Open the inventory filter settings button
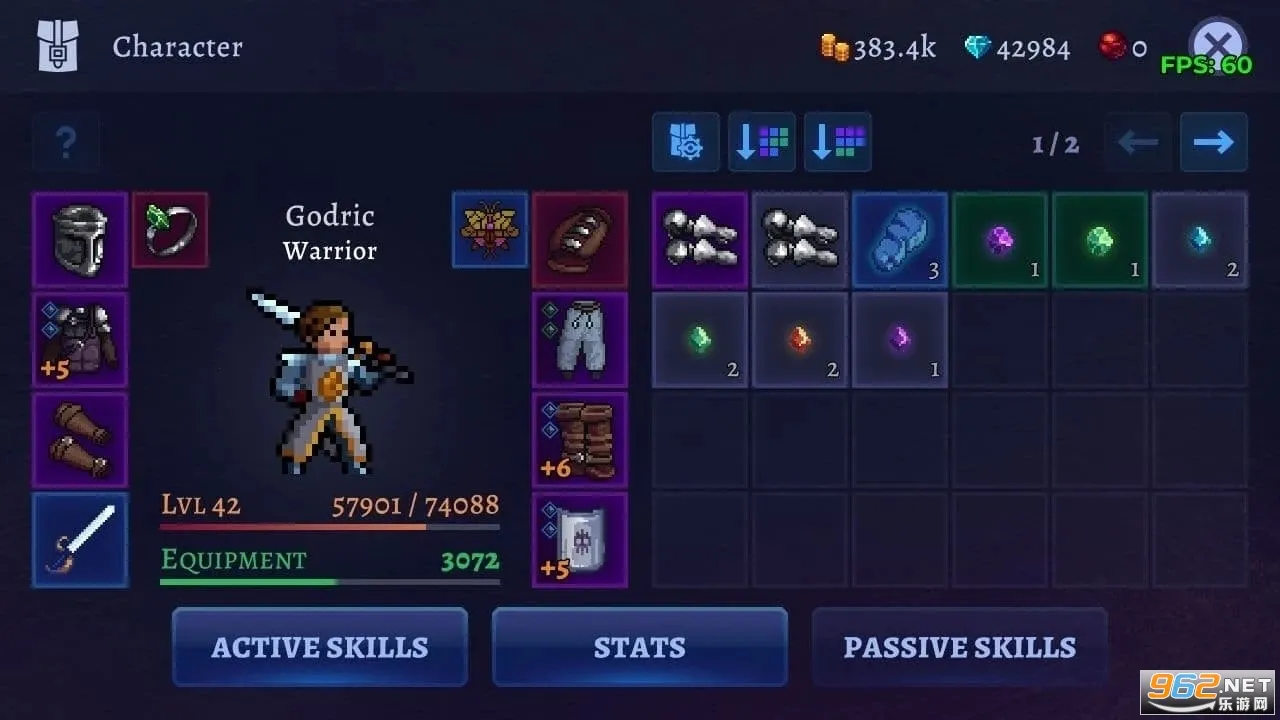Viewport: 1280px width, 720px height. (x=686, y=142)
